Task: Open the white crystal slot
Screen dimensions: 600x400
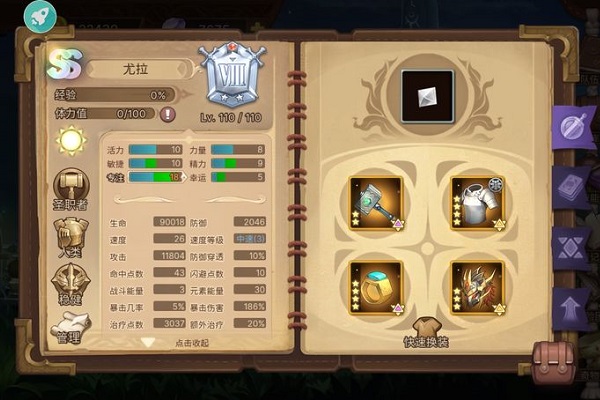Action: pos(427,96)
